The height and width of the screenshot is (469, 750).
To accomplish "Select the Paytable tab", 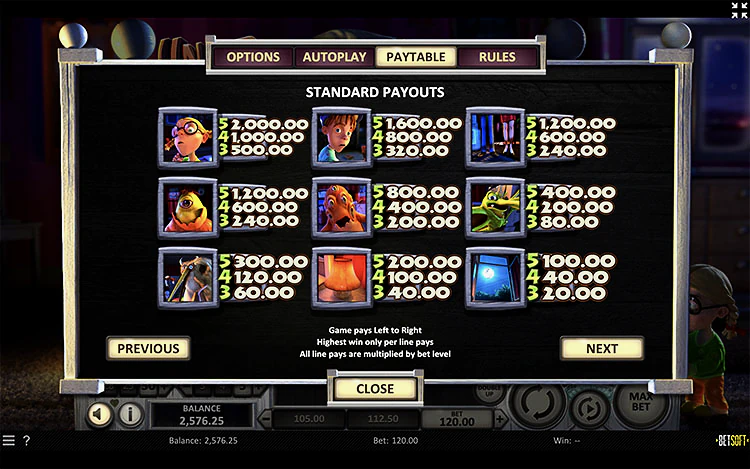I will click(416, 57).
